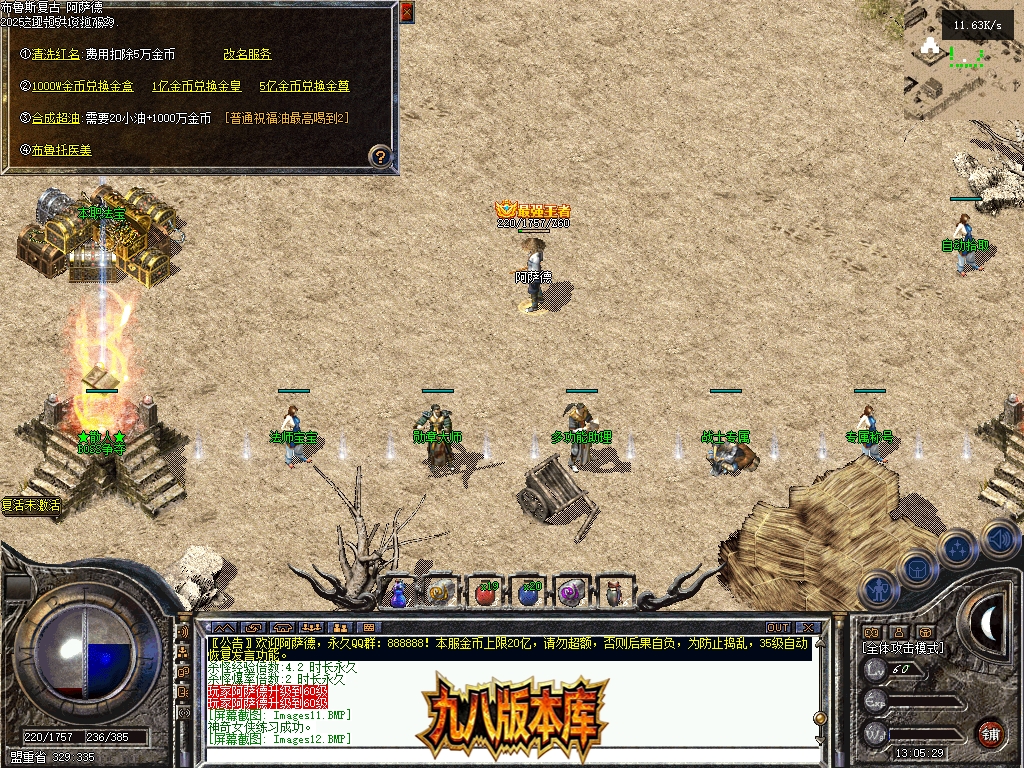Open the skills sparkle round button

957,549
